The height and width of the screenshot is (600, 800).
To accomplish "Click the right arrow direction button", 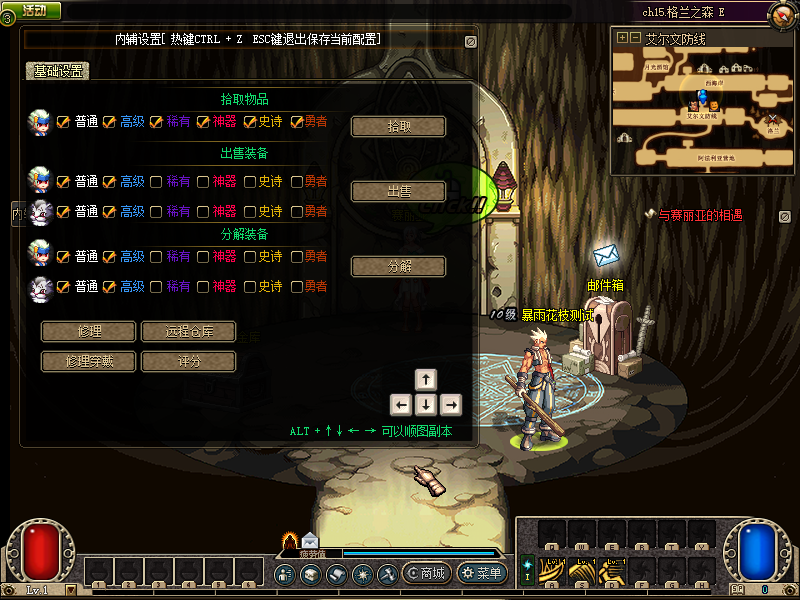I will click(x=451, y=405).
